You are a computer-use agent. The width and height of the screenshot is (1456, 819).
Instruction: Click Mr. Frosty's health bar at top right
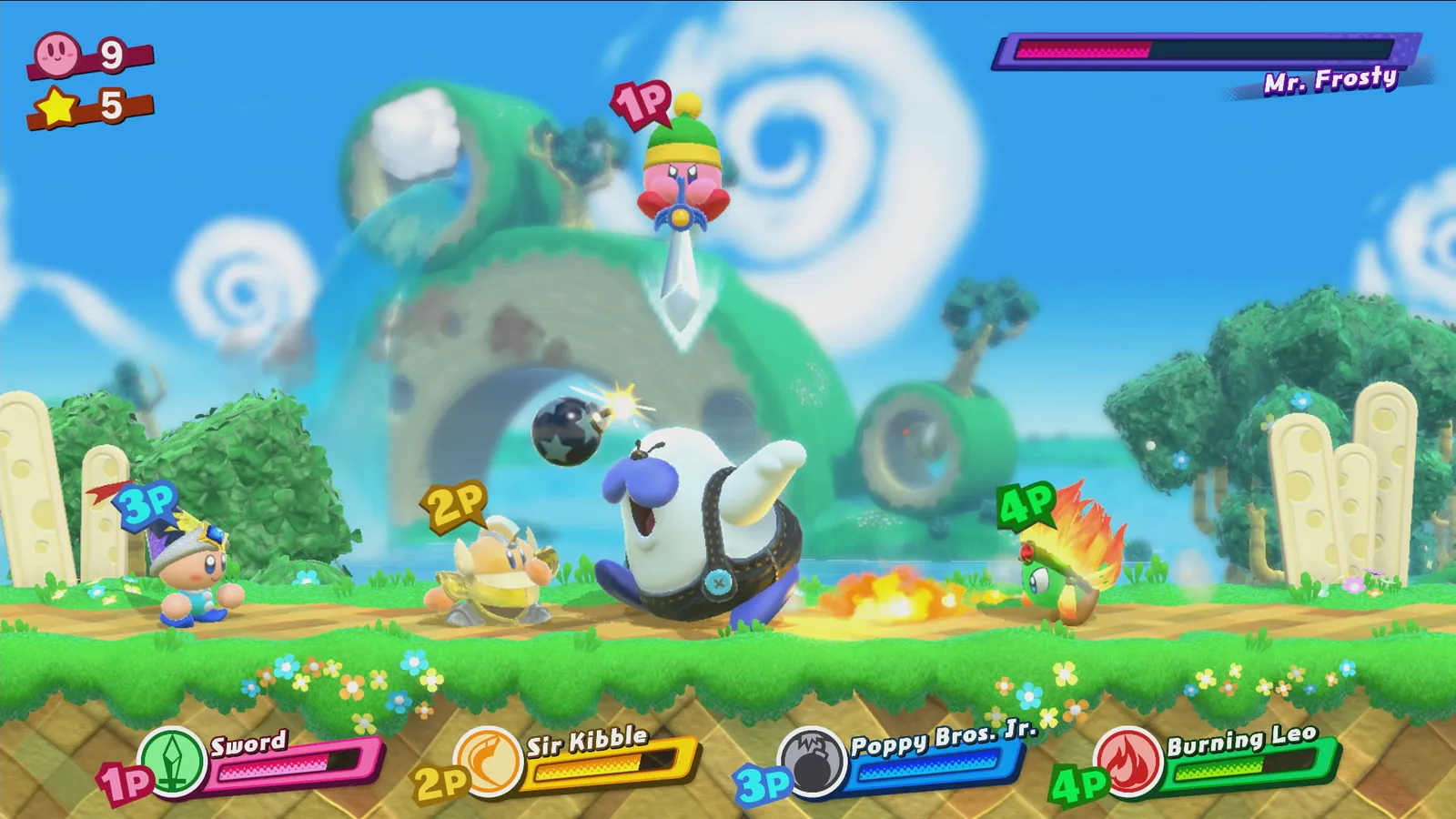[1210, 49]
